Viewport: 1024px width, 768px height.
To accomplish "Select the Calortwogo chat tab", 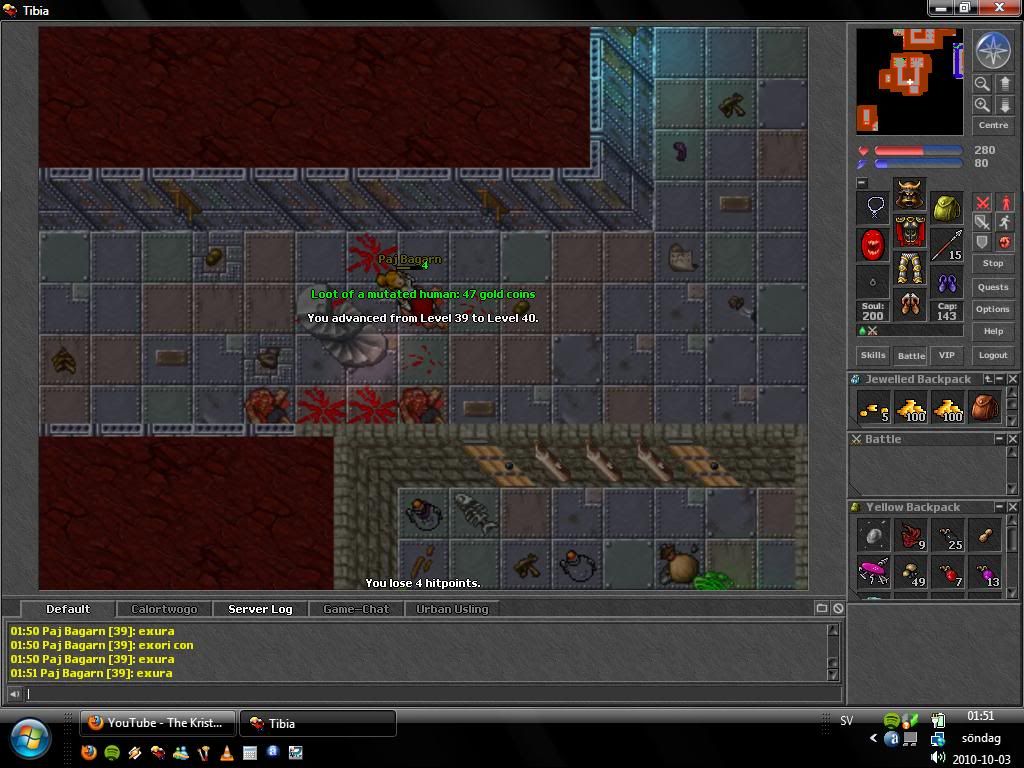I will tap(165, 609).
